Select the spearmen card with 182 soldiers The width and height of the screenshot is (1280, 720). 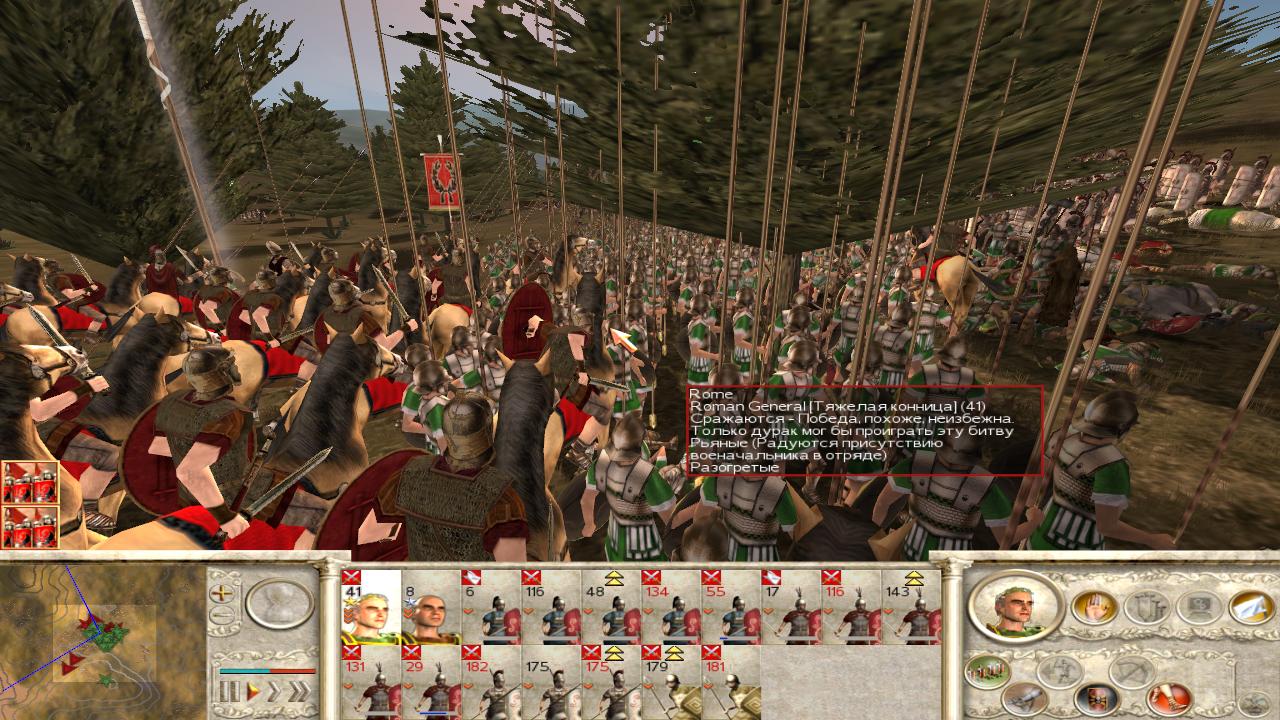tap(491, 683)
